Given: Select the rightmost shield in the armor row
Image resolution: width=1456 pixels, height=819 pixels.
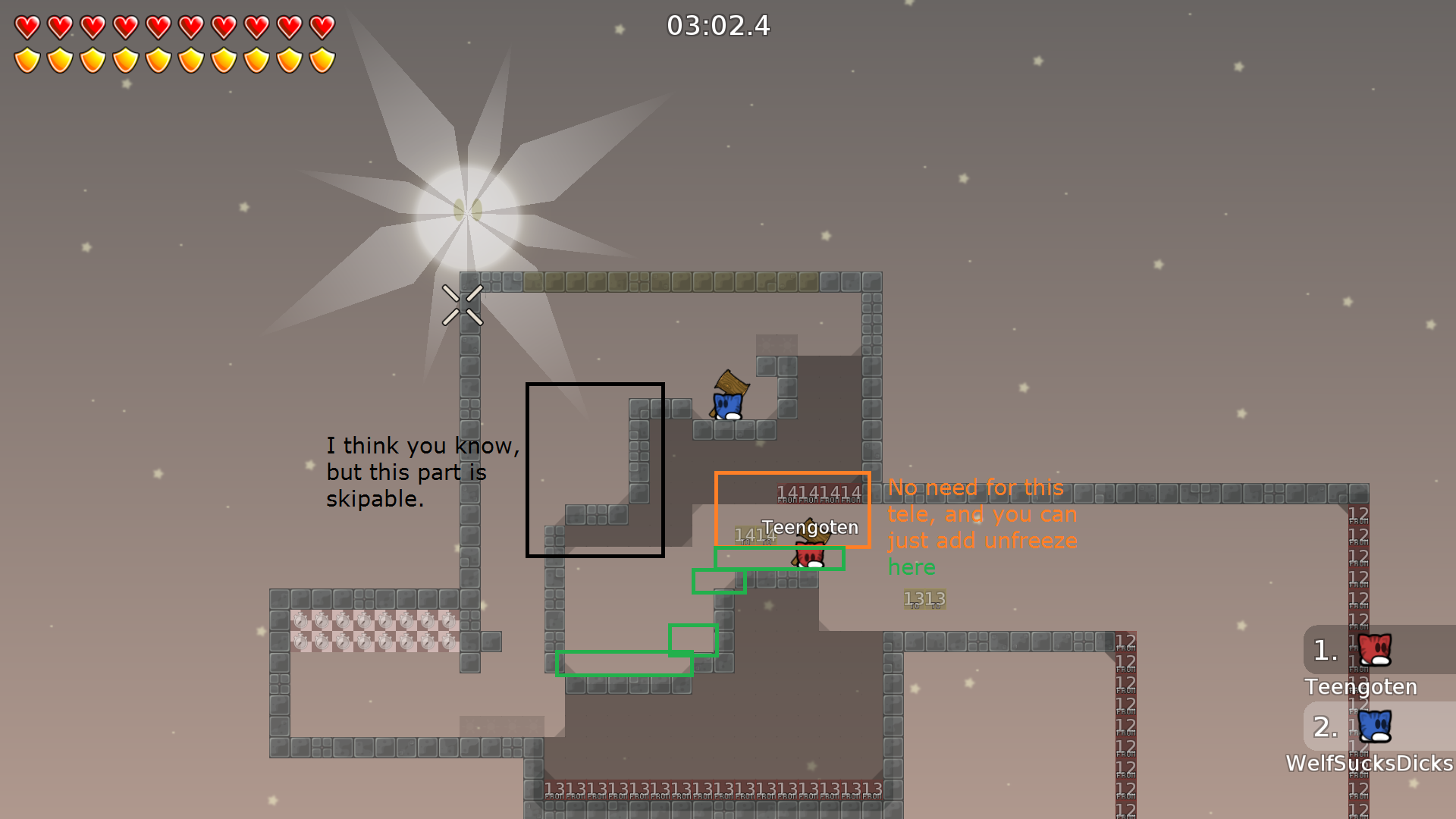Looking at the screenshot, I should [x=322, y=59].
